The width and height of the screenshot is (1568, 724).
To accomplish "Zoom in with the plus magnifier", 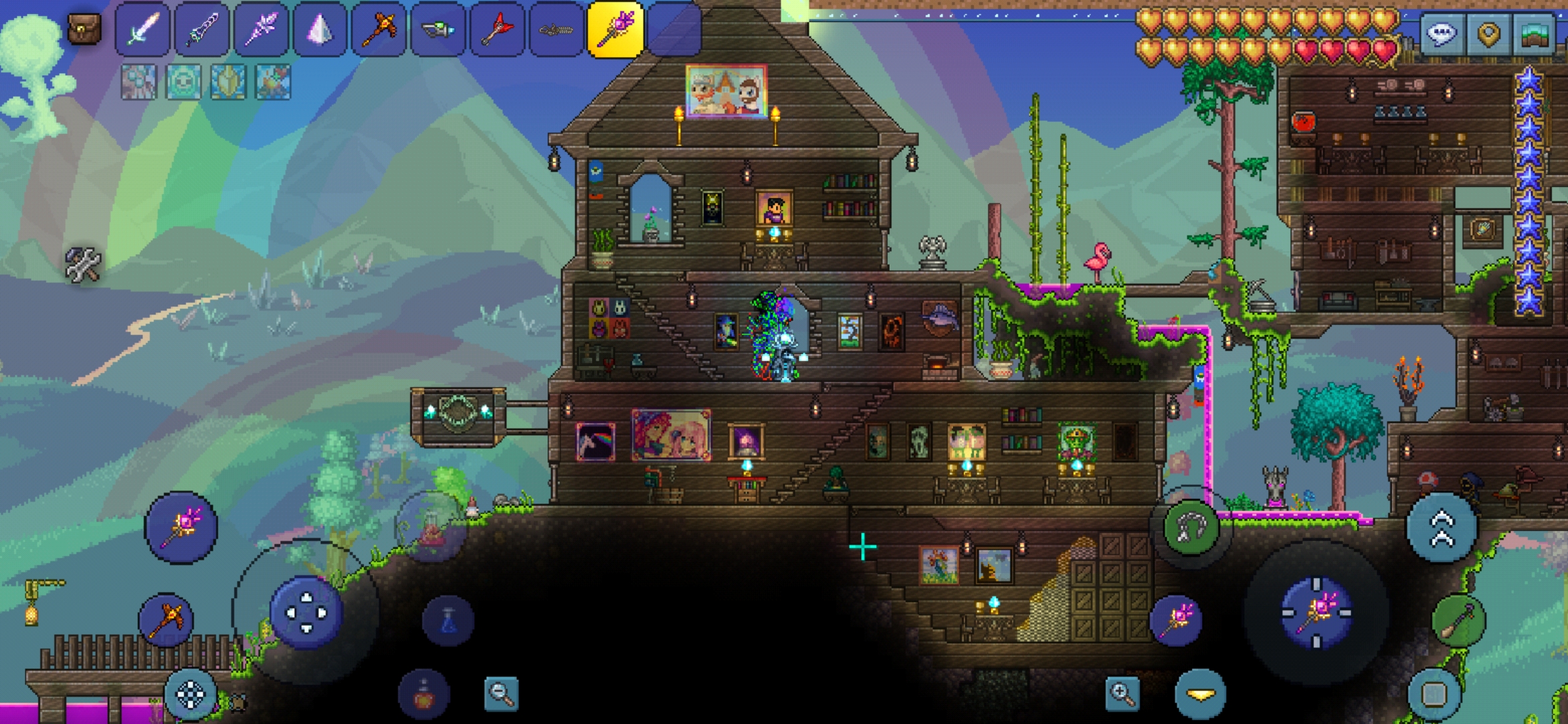I will point(1122,693).
